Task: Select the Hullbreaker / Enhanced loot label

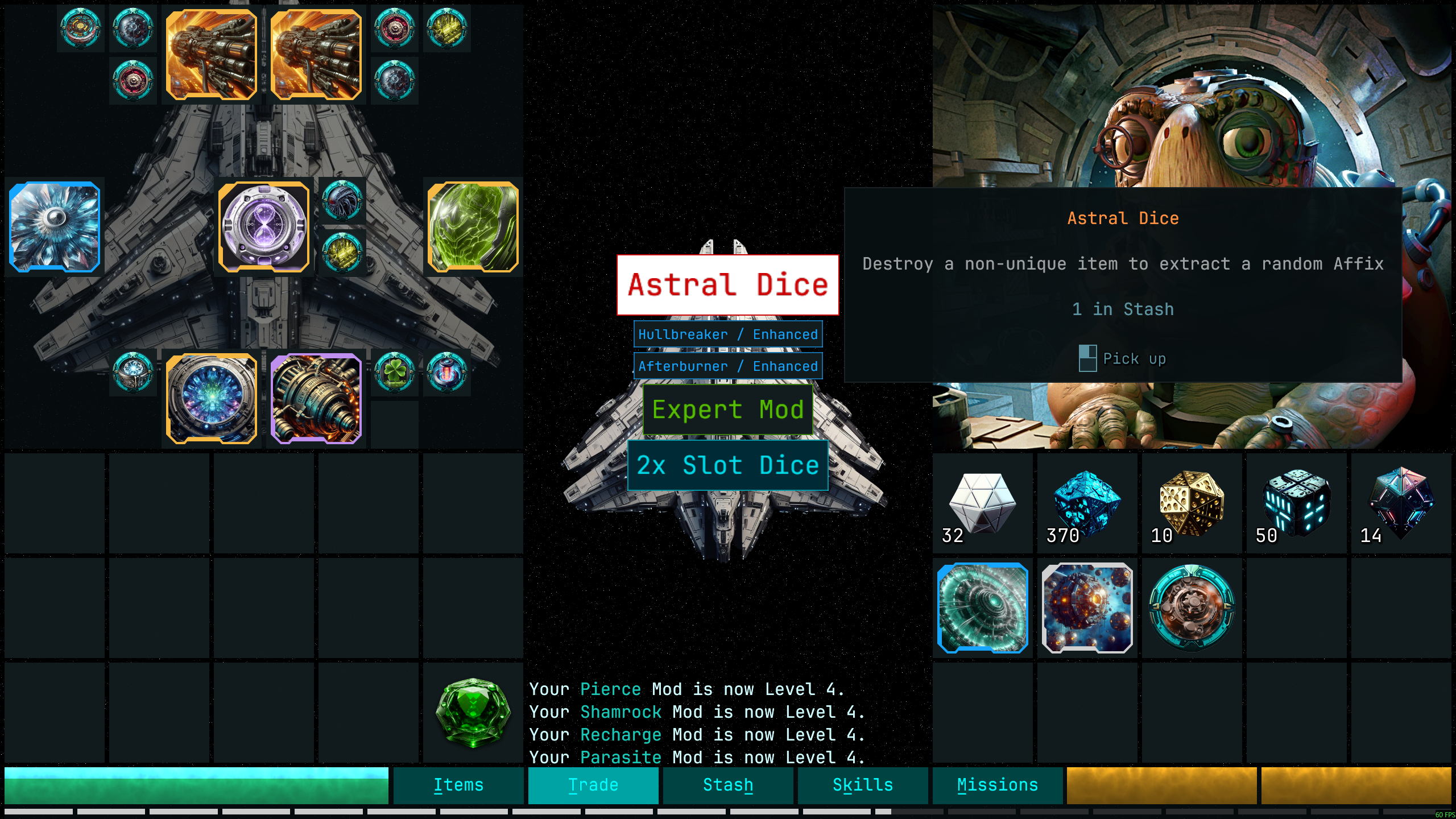Action: click(727, 334)
